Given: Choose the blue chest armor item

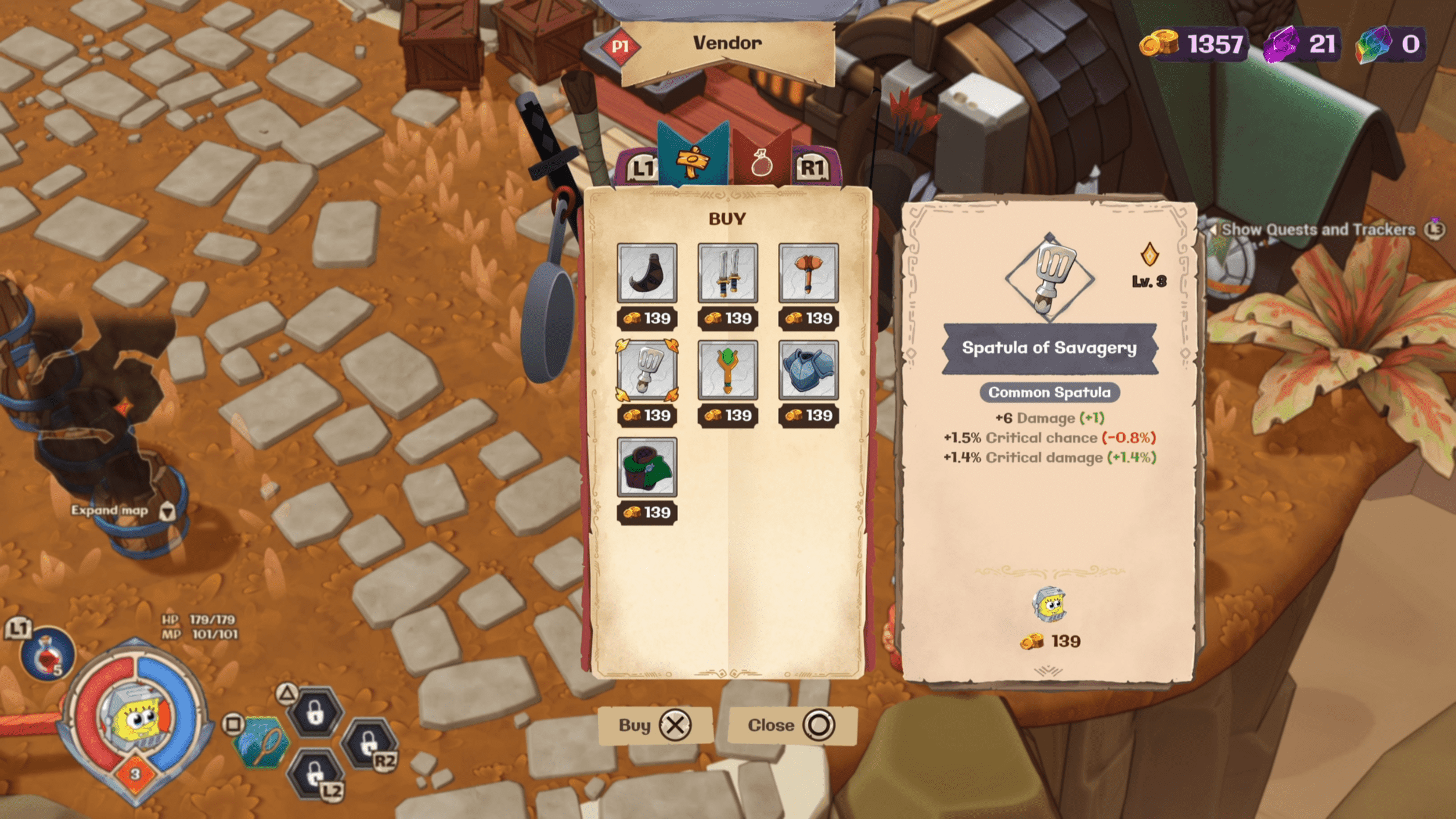Looking at the screenshot, I should coord(808,370).
